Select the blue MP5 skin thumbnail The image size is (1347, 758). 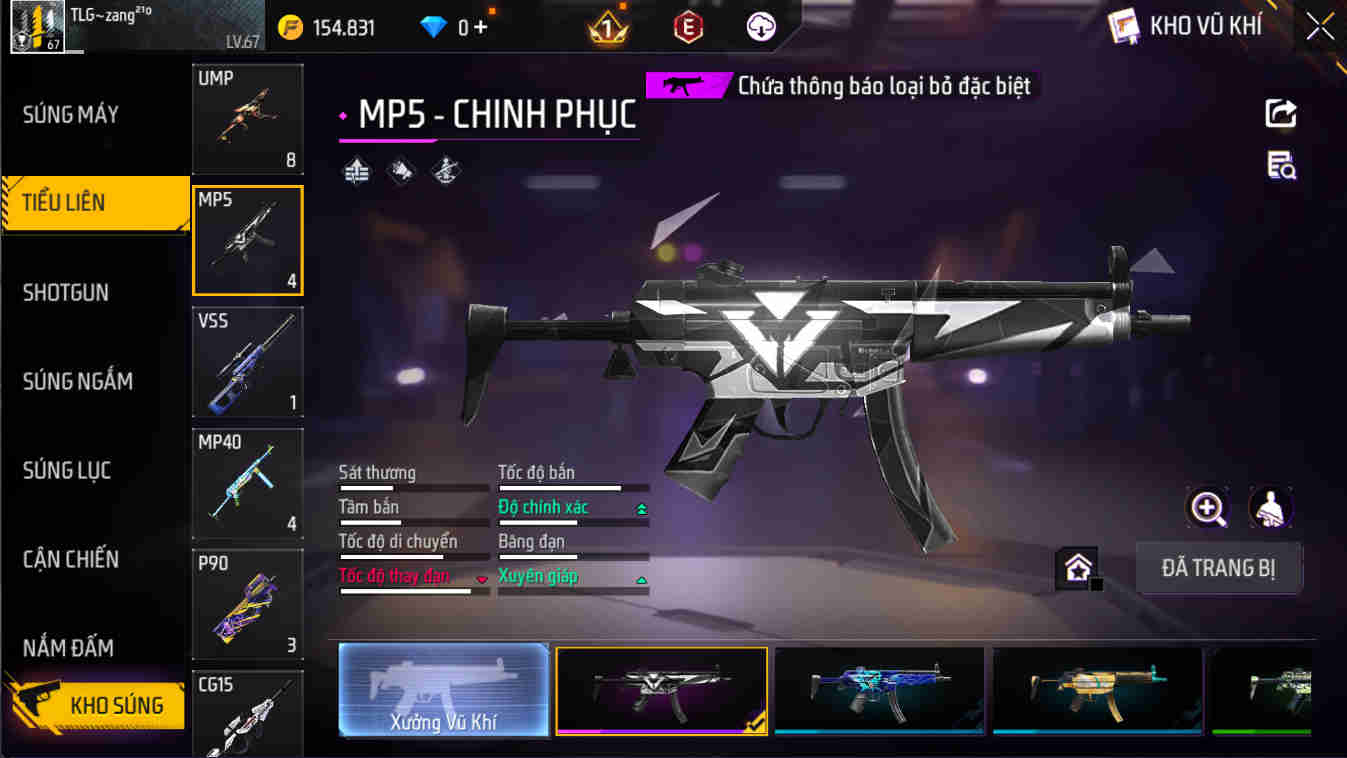(x=879, y=691)
